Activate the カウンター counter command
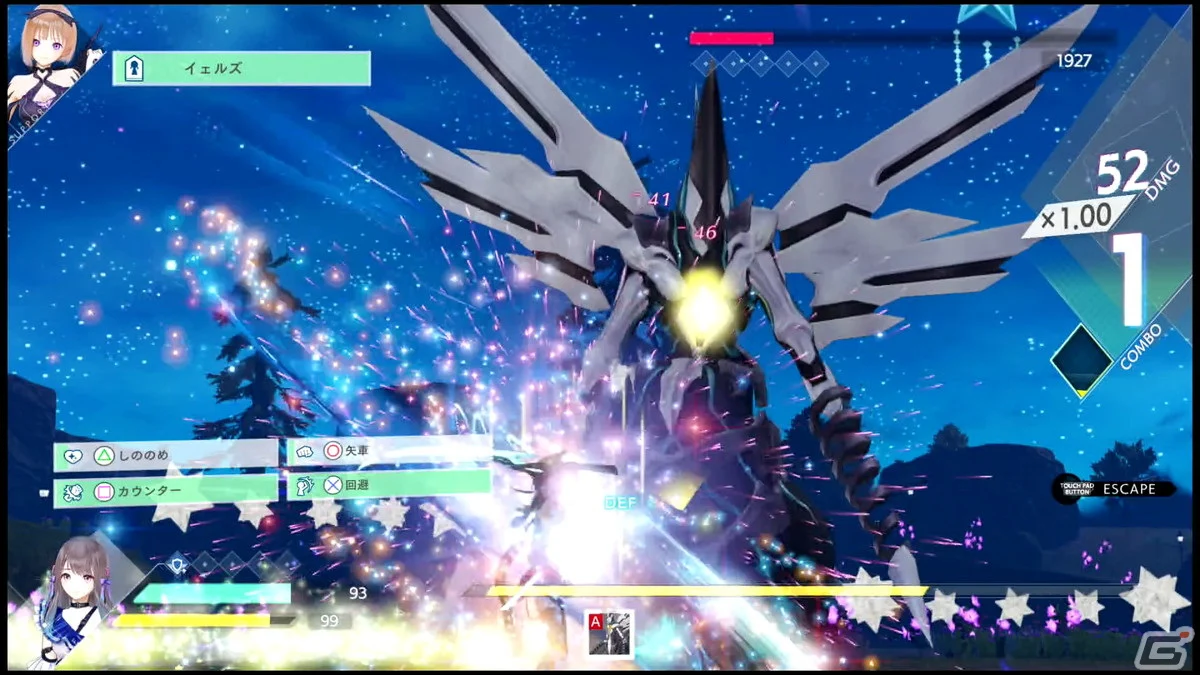1200x675 pixels. coord(165,491)
